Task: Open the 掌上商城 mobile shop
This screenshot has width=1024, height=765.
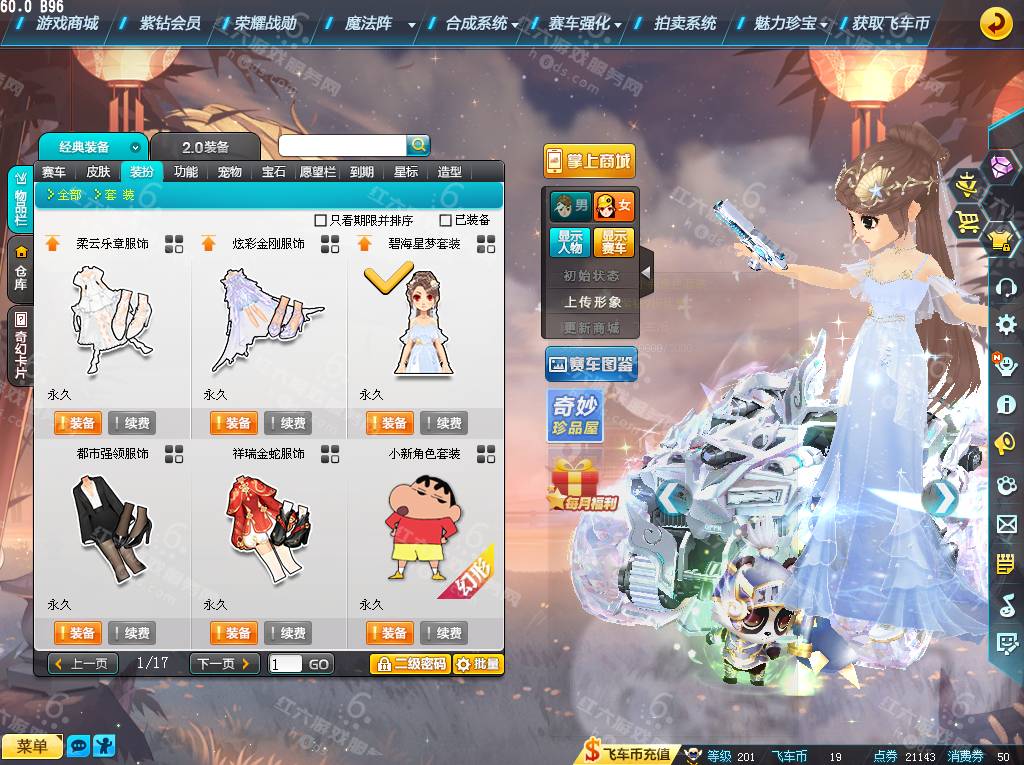Action: (x=589, y=161)
